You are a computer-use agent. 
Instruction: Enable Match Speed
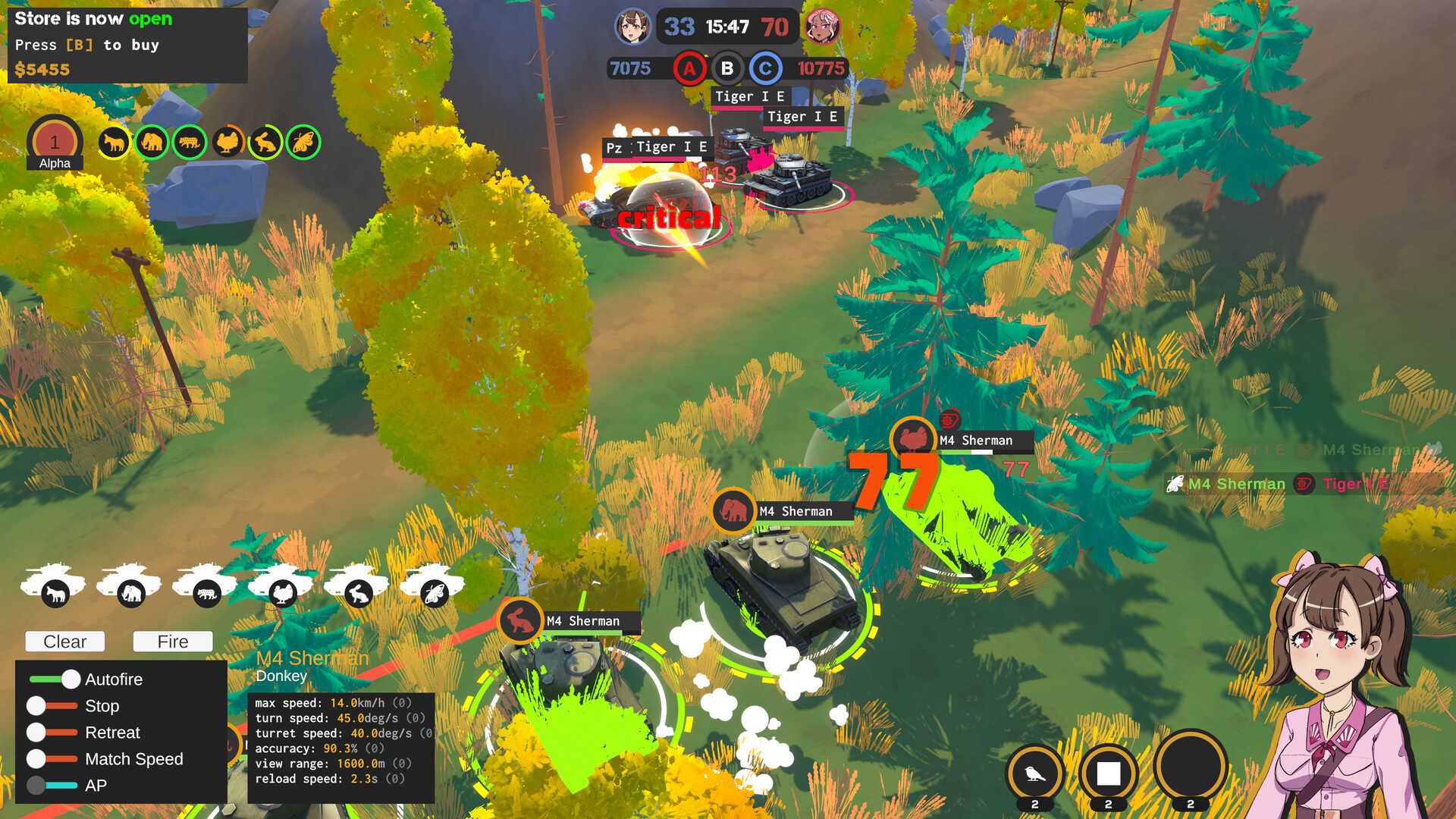[34, 758]
